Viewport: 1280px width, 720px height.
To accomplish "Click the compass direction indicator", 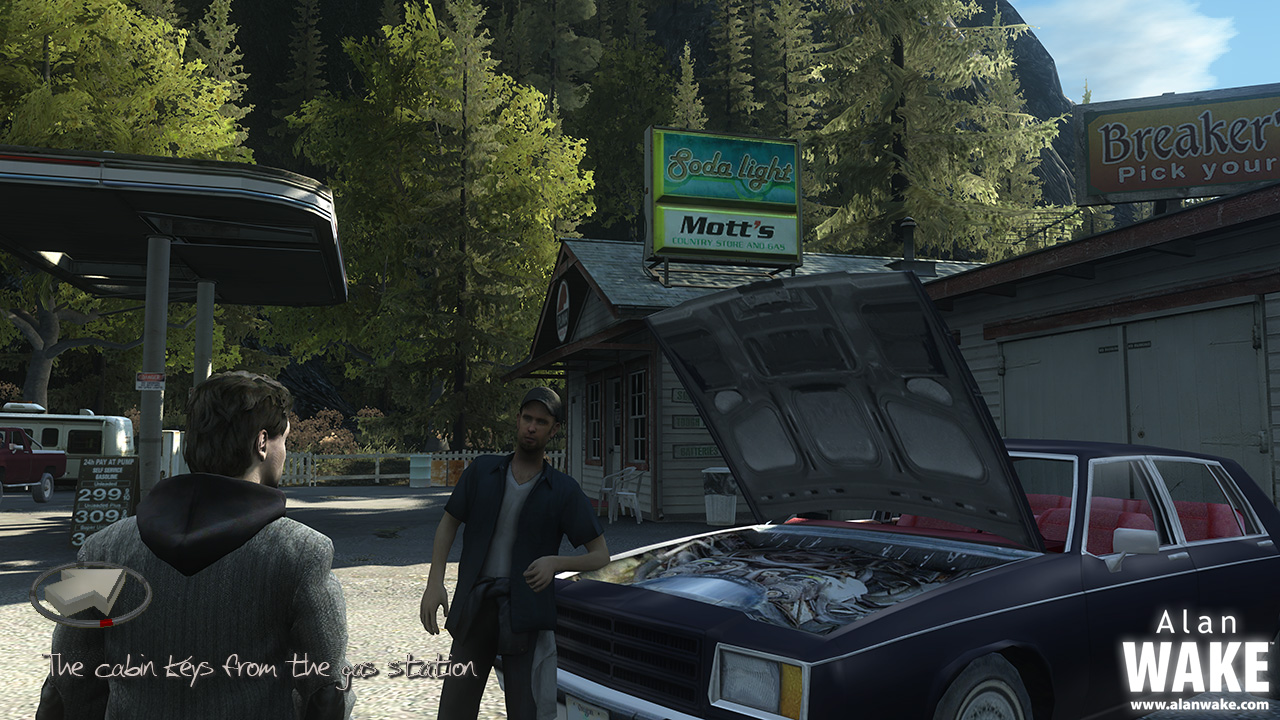I will pos(90,594).
